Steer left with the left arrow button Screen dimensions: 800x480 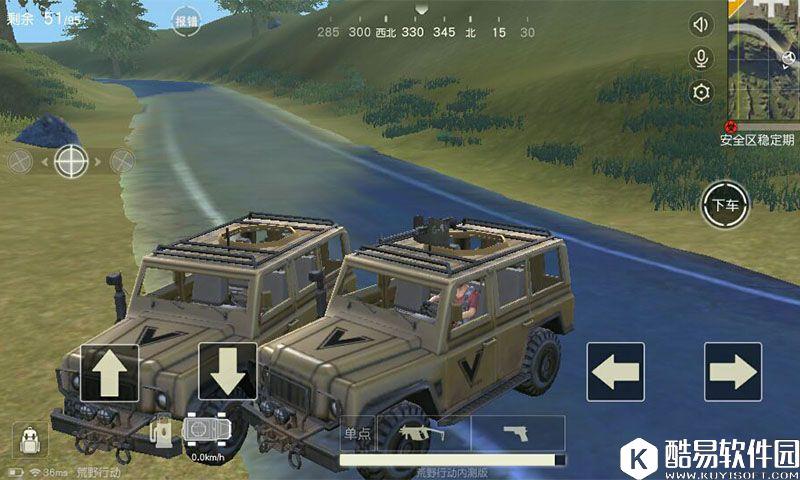(615, 372)
